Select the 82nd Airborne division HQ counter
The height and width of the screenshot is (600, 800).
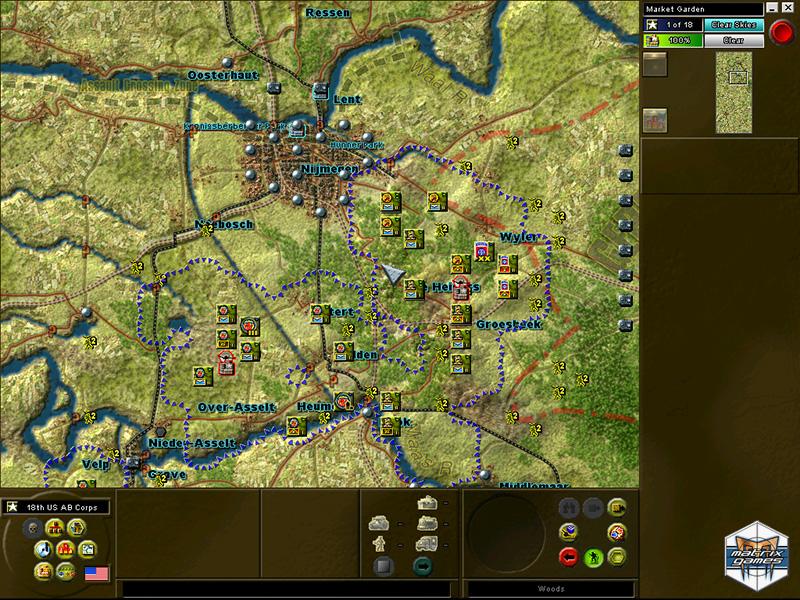click(x=482, y=251)
